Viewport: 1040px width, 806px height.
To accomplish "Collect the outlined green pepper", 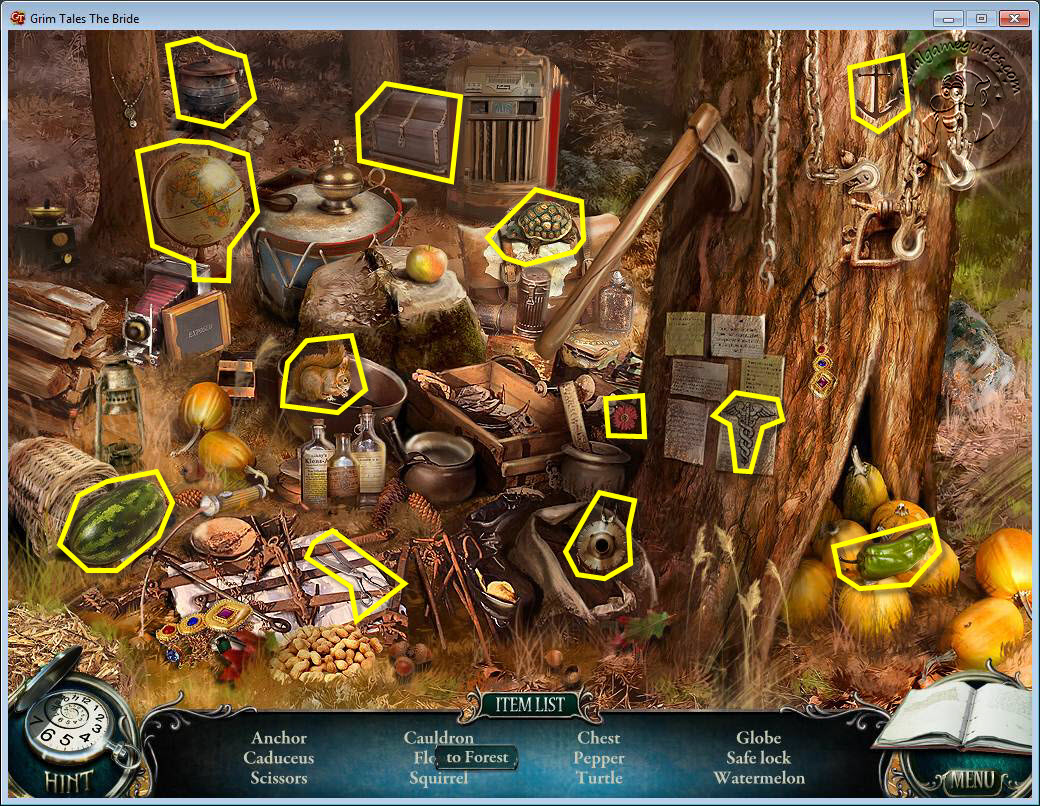I will click(885, 552).
